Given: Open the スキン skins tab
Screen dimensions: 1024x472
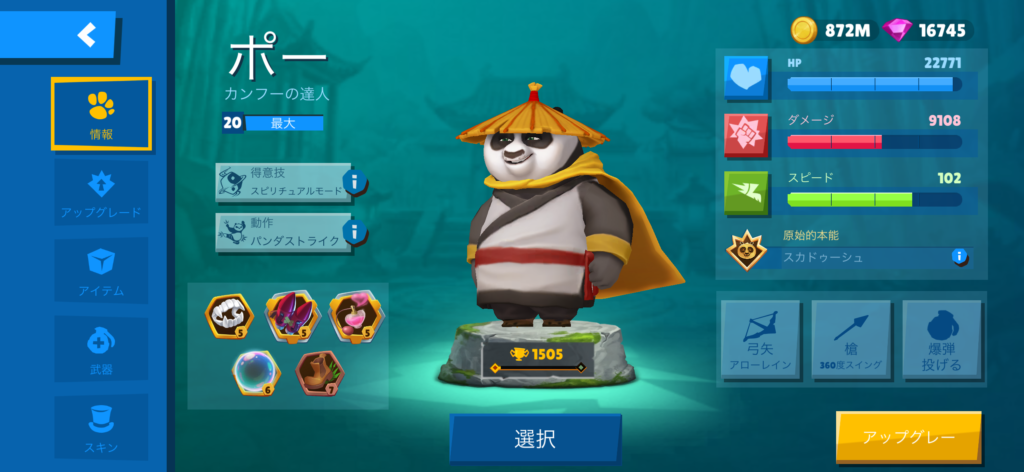Looking at the screenshot, I should 101,426.
